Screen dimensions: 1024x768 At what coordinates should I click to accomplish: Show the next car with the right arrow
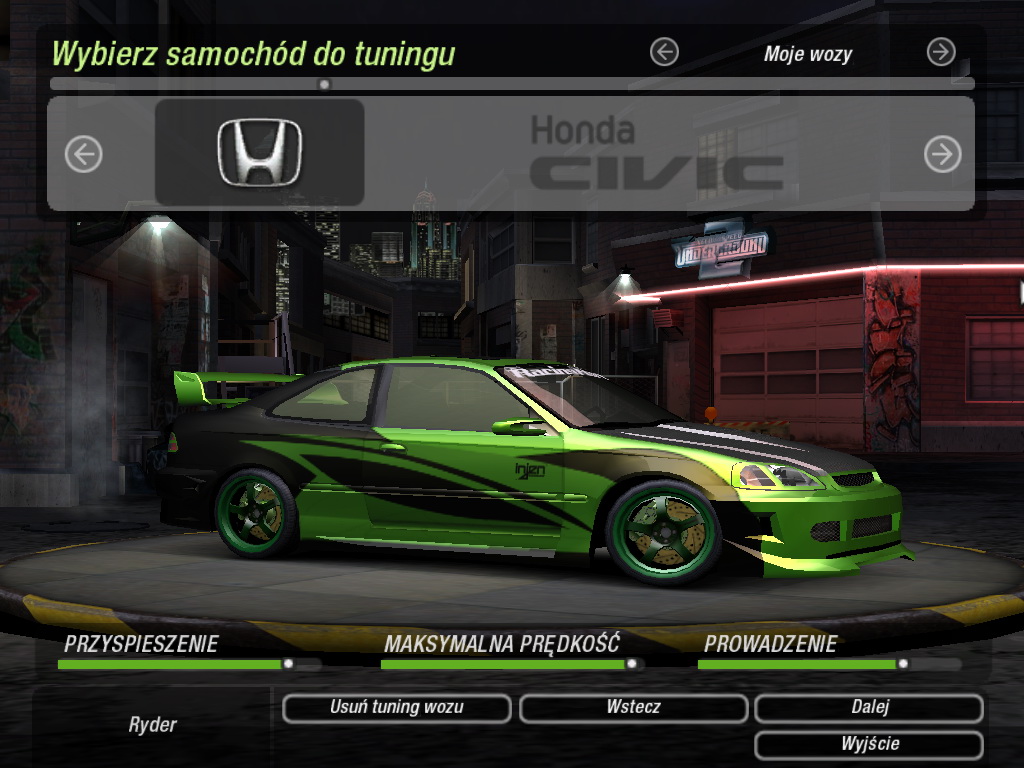click(x=942, y=154)
